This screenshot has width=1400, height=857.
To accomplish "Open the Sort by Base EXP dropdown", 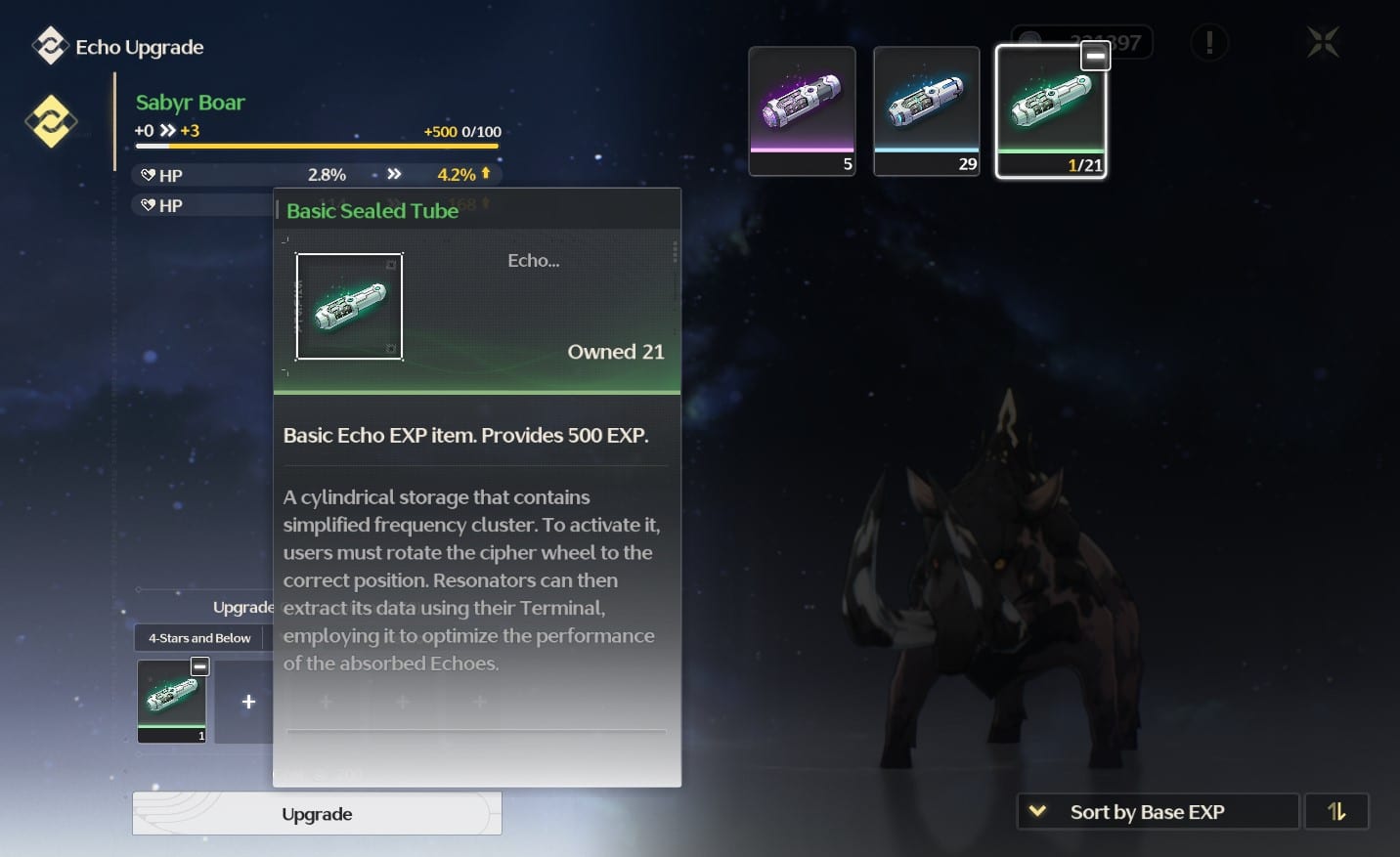I will [1158, 812].
